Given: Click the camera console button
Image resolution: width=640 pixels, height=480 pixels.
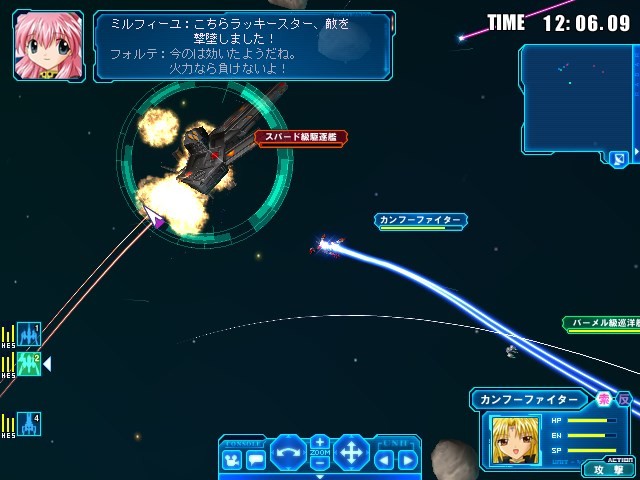Looking at the screenshot, I should pos(231,460).
